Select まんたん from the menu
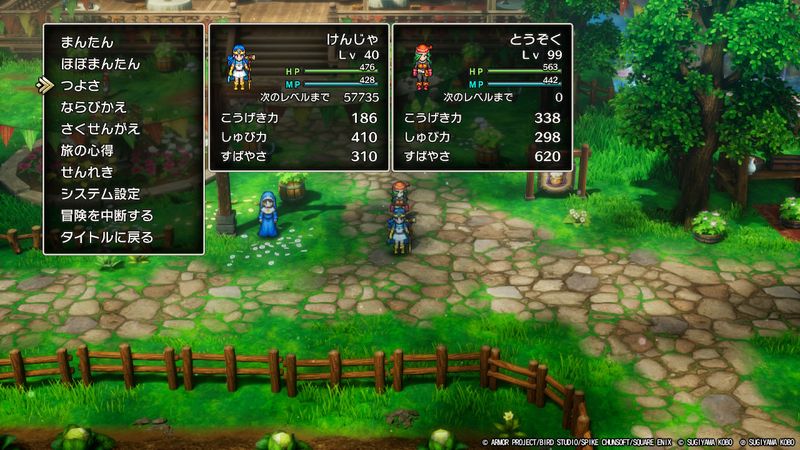 pyautogui.click(x=87, y=42)
